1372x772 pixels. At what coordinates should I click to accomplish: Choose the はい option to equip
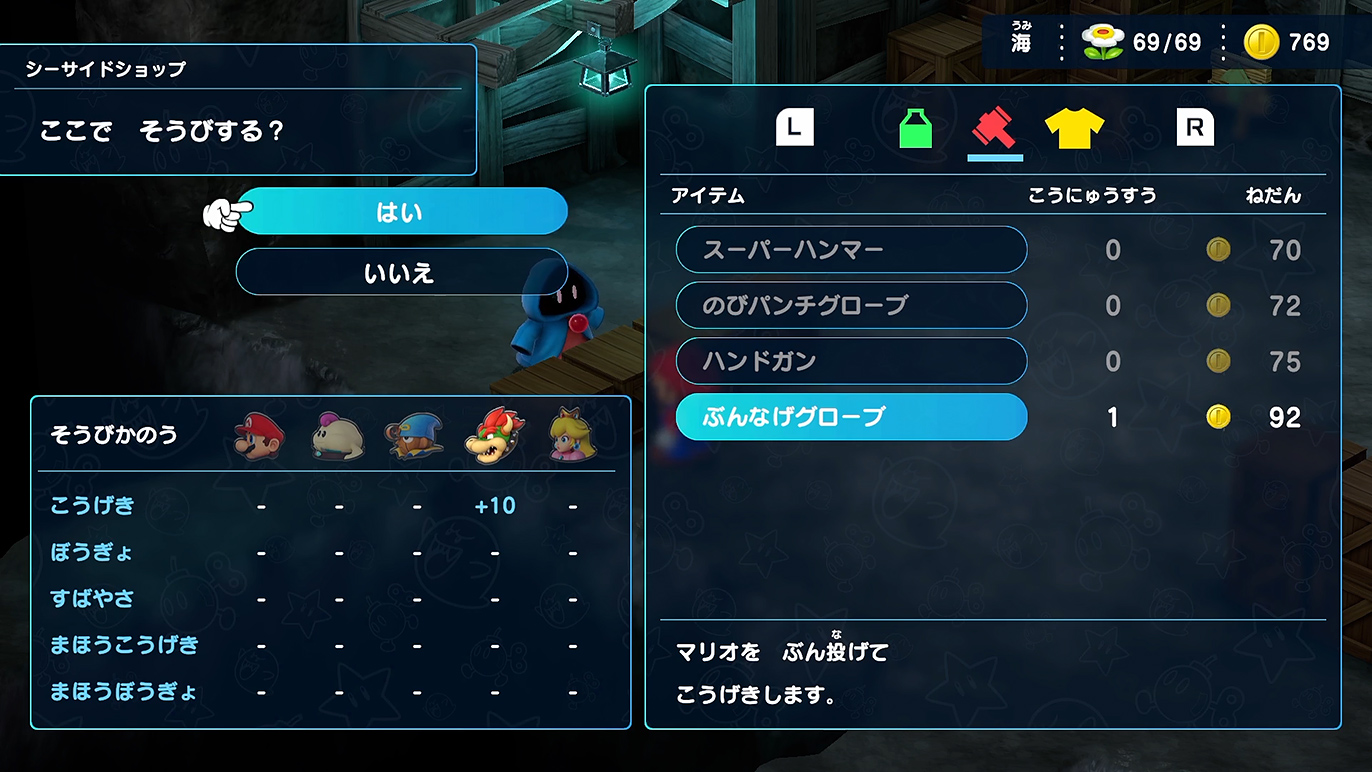click(401, 211)
